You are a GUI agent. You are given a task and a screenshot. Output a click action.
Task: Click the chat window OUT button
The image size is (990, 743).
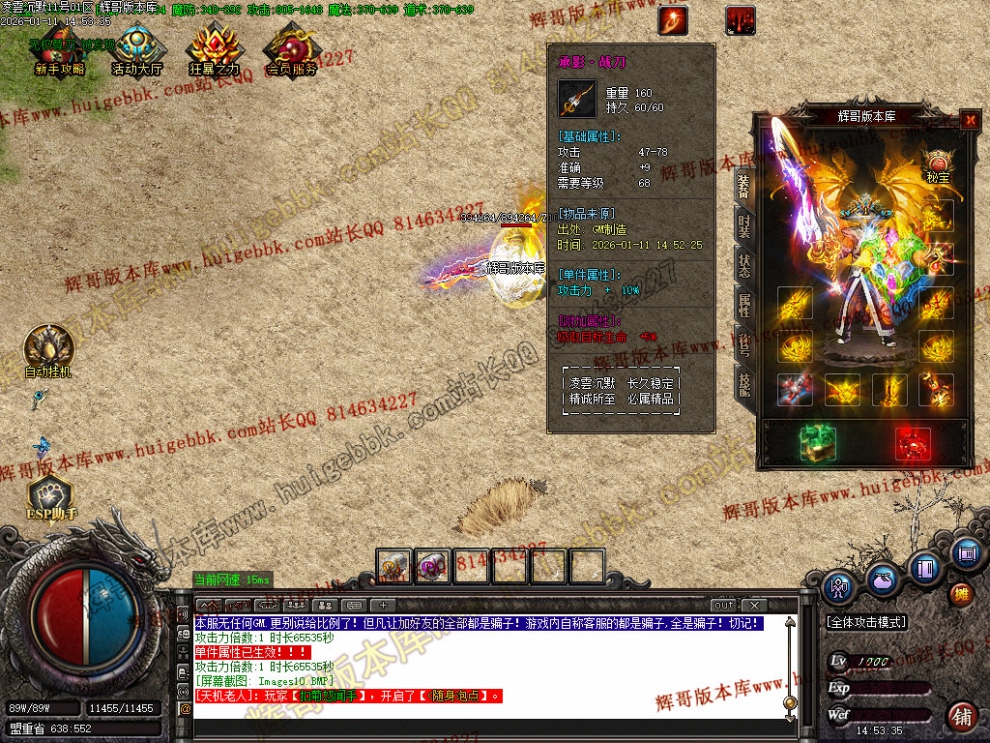[x=722, y=605]
